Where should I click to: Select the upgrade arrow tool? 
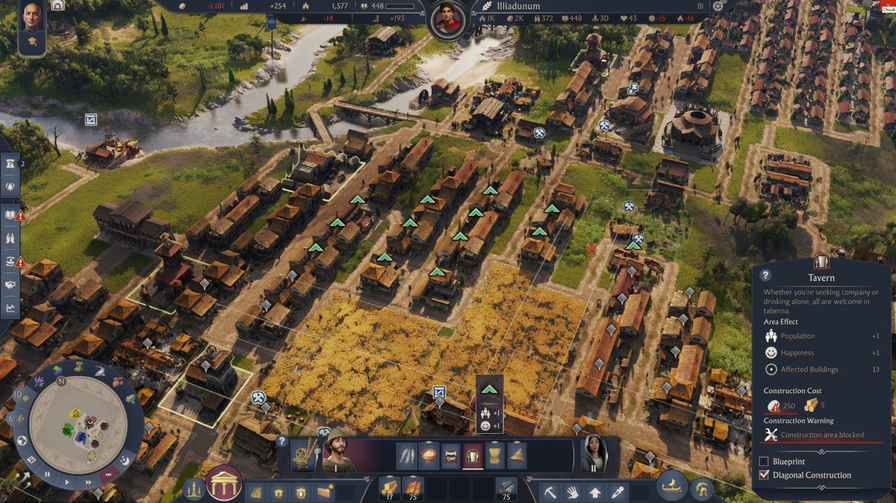click(595, 492)
